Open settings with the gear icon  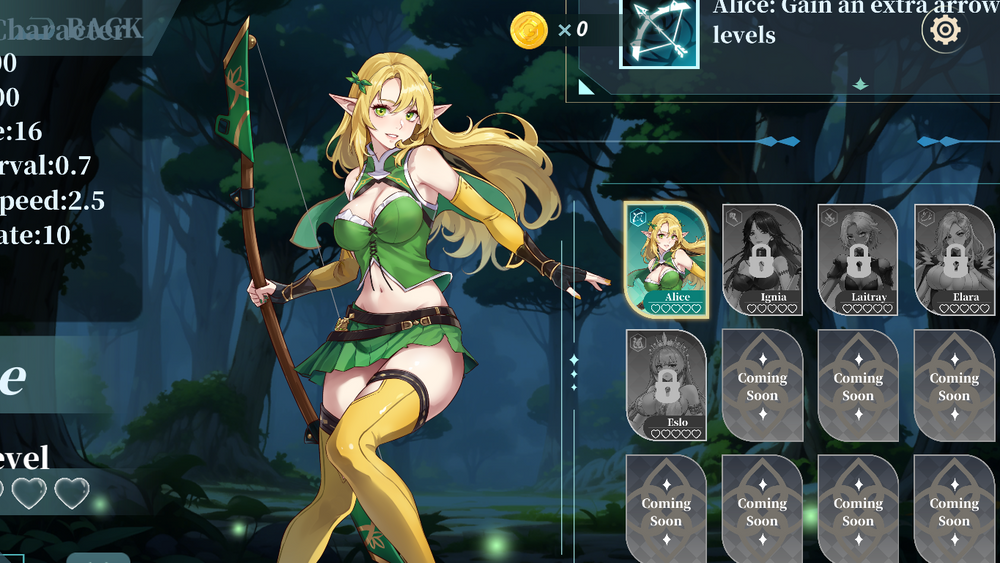pos(945,31)
